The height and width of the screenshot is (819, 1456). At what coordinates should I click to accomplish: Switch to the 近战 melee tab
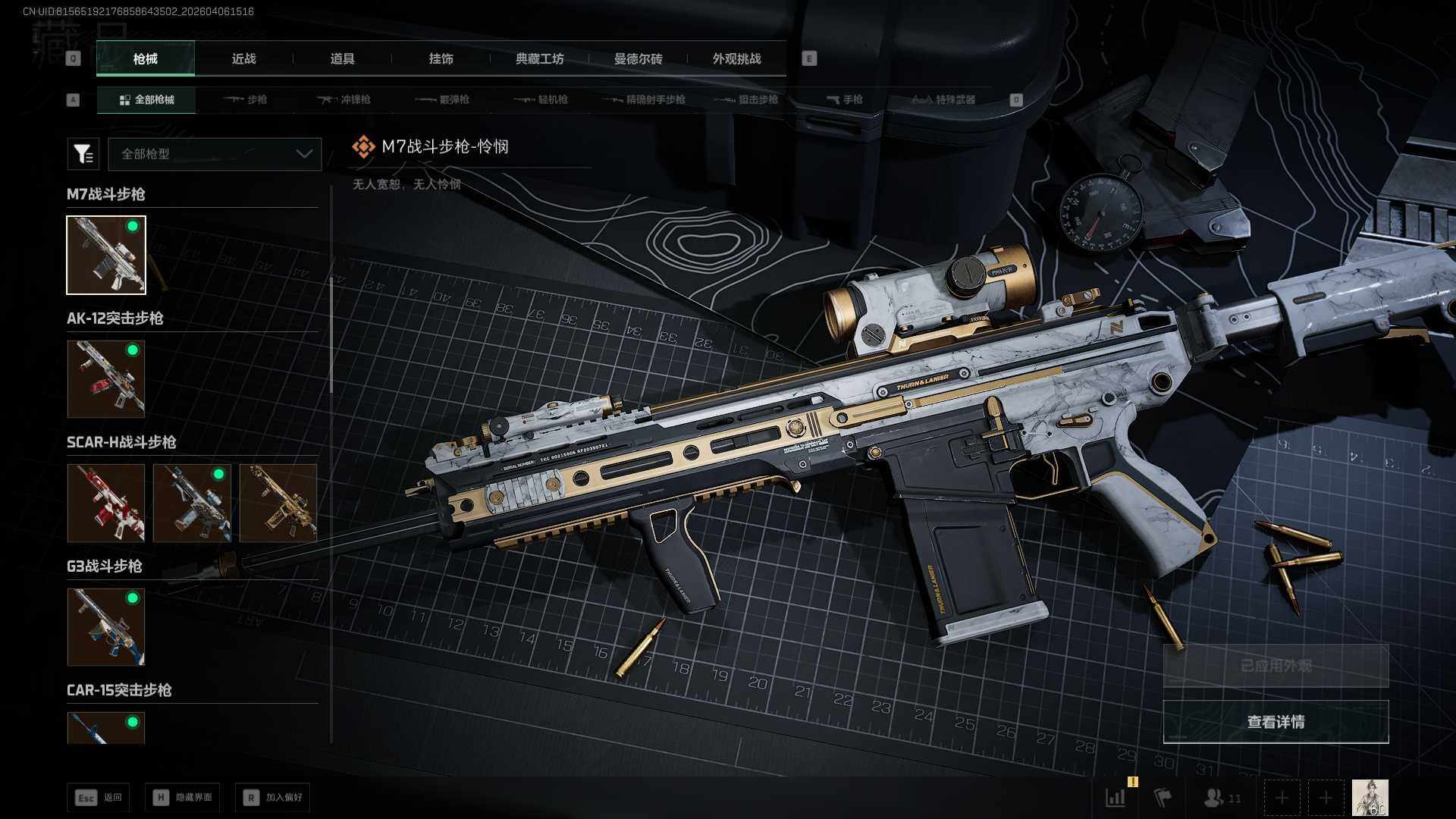tap(243, 58)
